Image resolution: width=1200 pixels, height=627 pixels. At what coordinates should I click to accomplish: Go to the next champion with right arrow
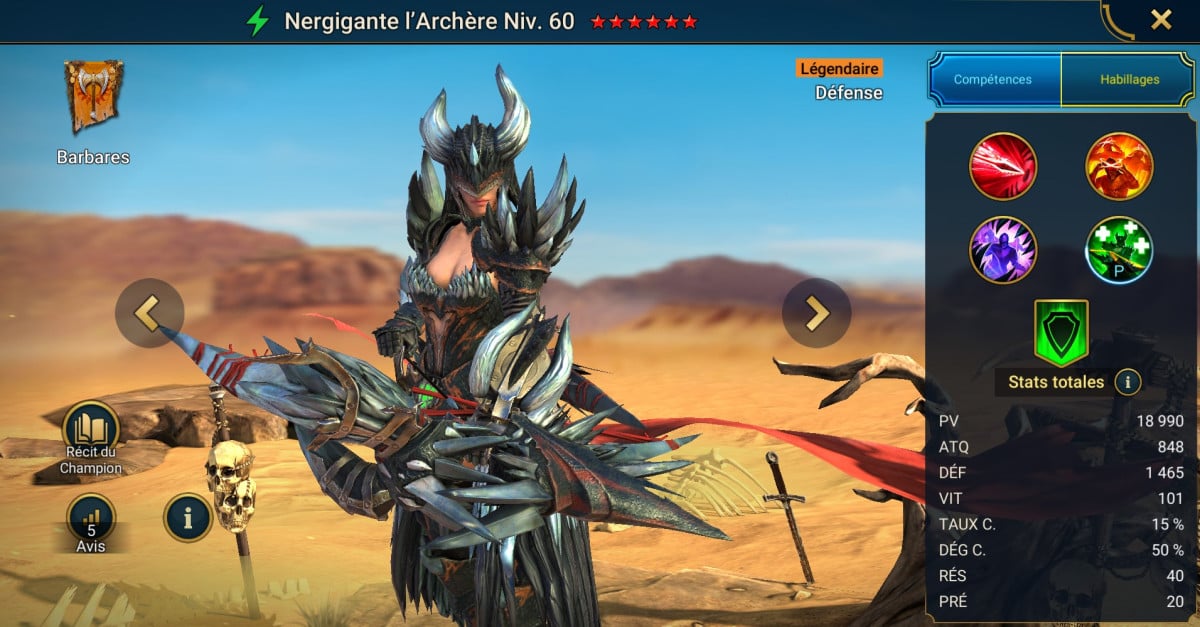tap(816, 313)
